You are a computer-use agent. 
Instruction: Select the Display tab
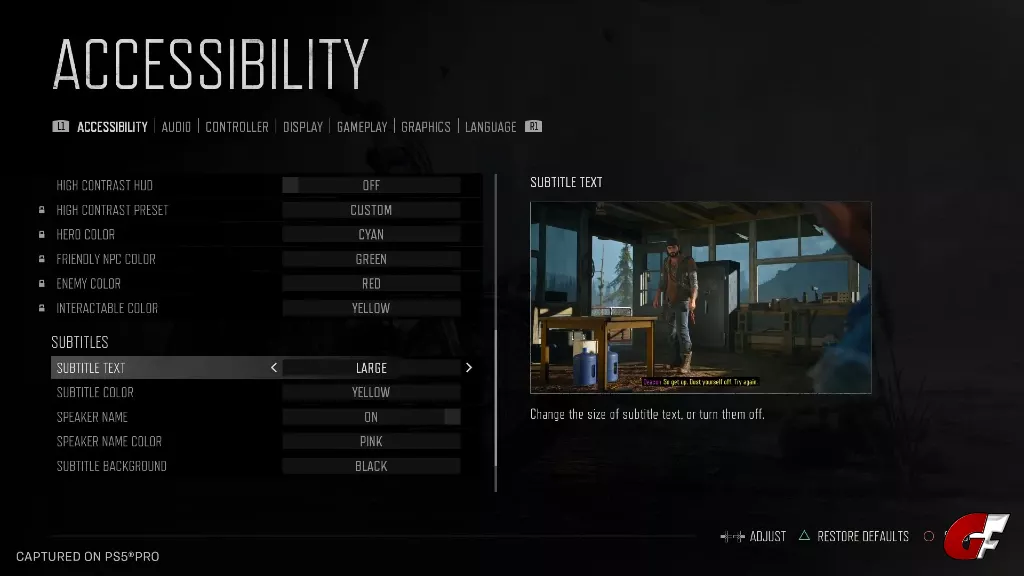[303, 127]
